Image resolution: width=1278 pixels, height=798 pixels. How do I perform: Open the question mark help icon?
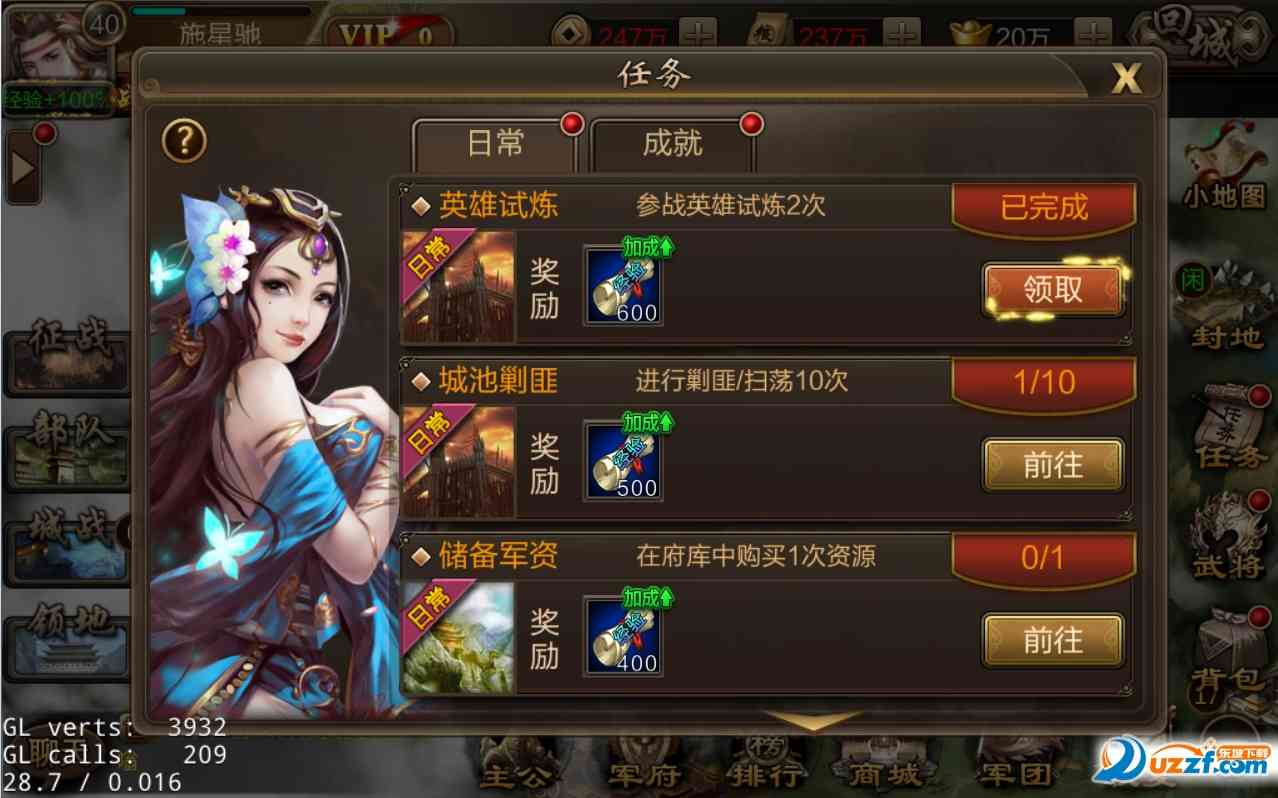click(184, 143)
